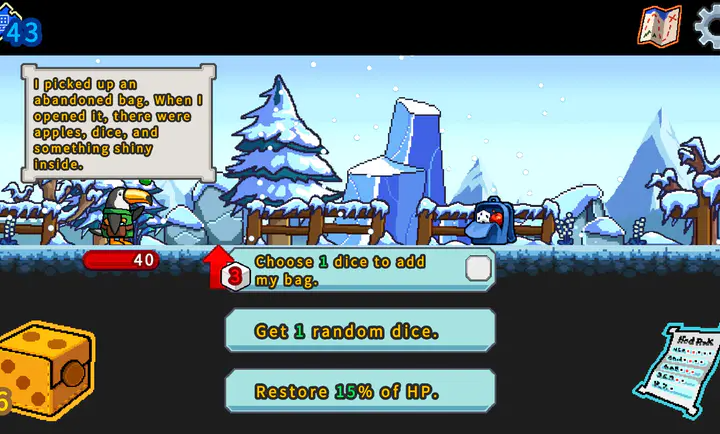Open the settings gear
The image size is (720, 434).
pos(708,25)
